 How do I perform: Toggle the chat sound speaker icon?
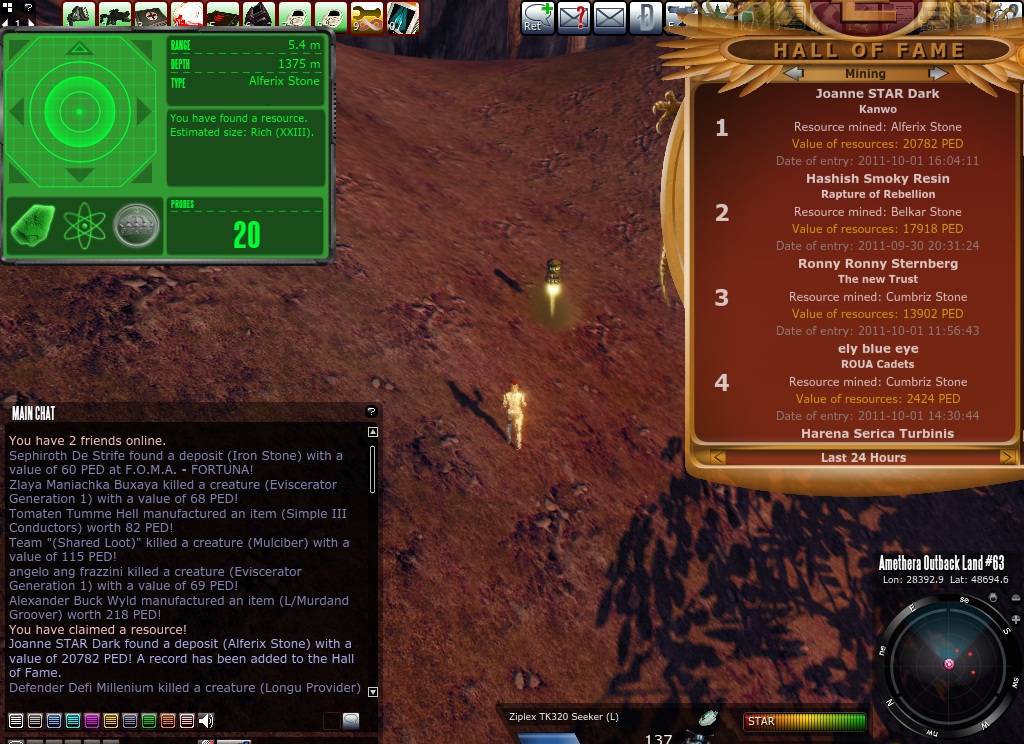(x=207, y=721)
